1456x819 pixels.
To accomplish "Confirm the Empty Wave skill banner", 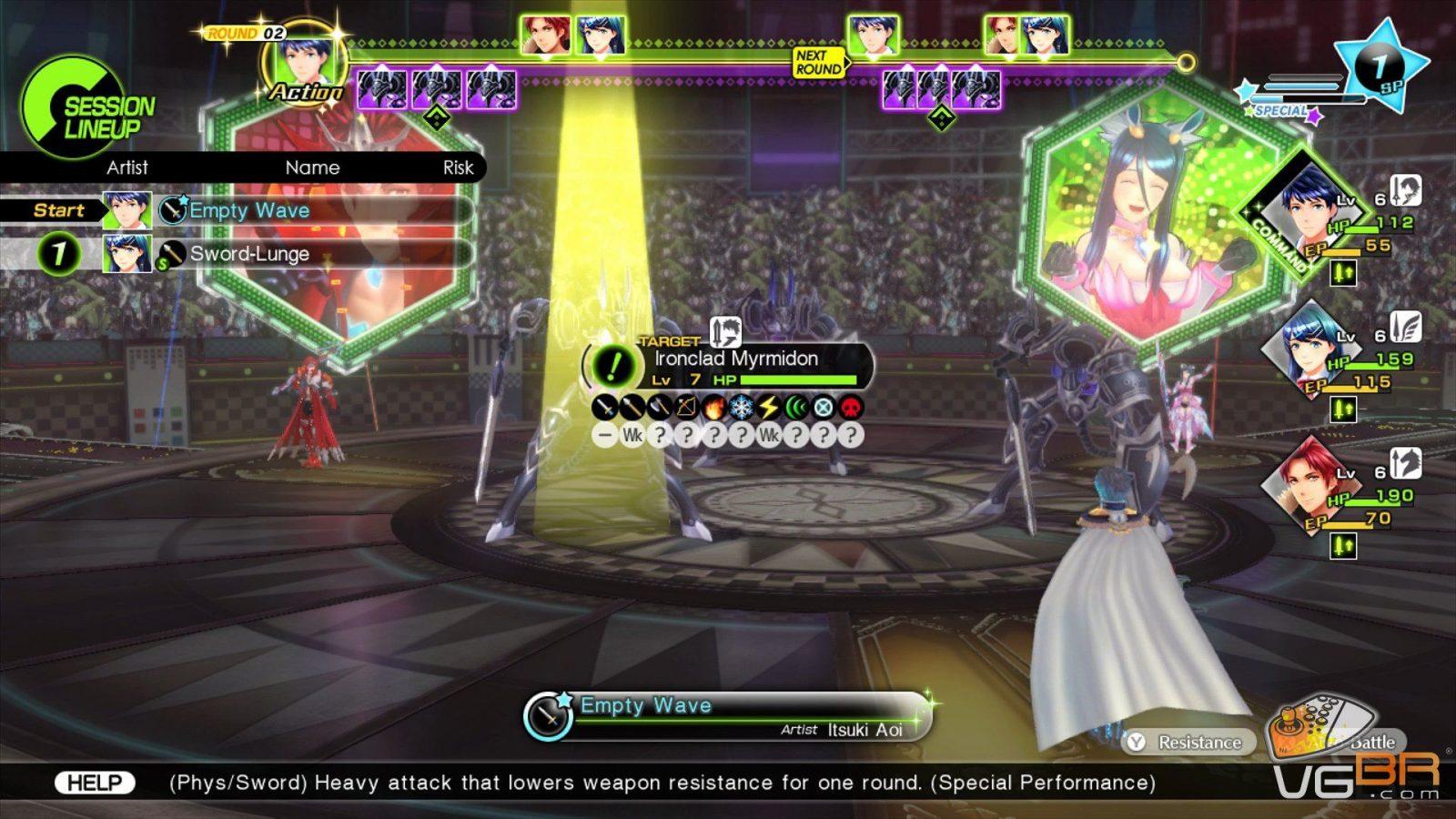I will point(728,715).
